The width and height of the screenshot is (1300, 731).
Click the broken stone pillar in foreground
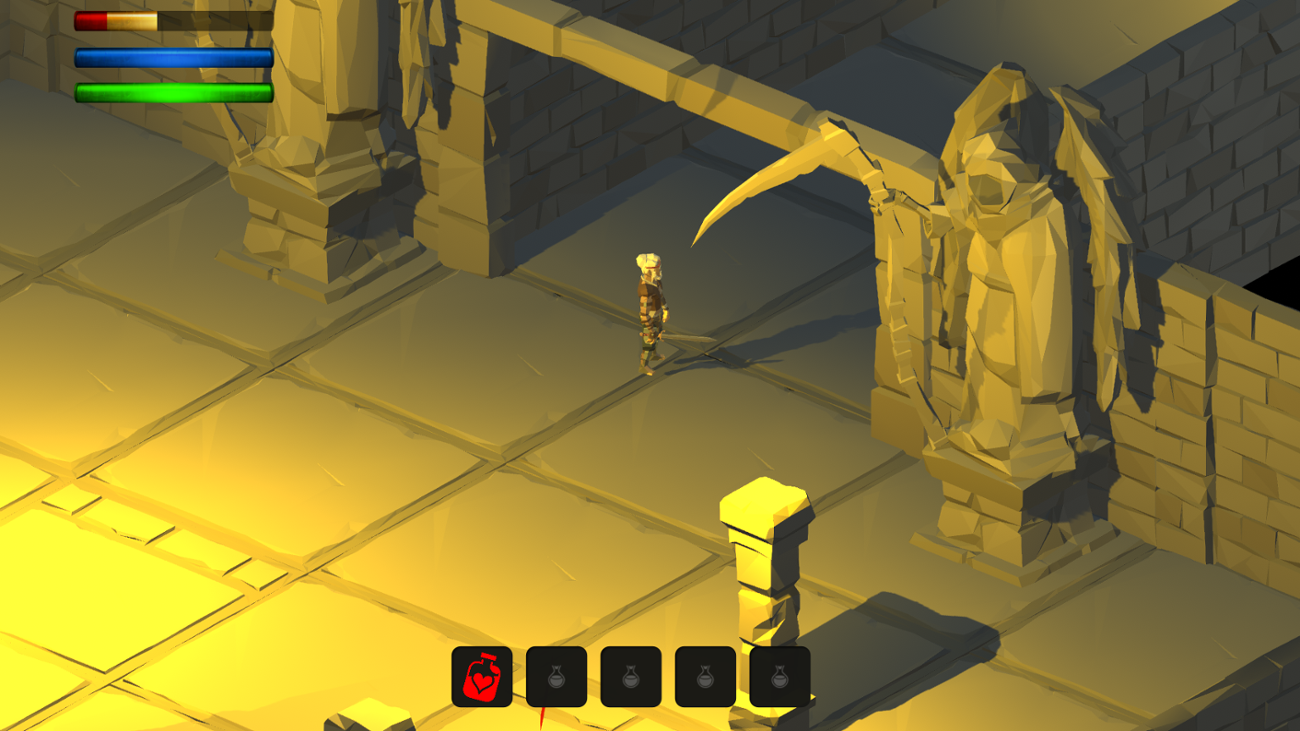tap(760, 560)
